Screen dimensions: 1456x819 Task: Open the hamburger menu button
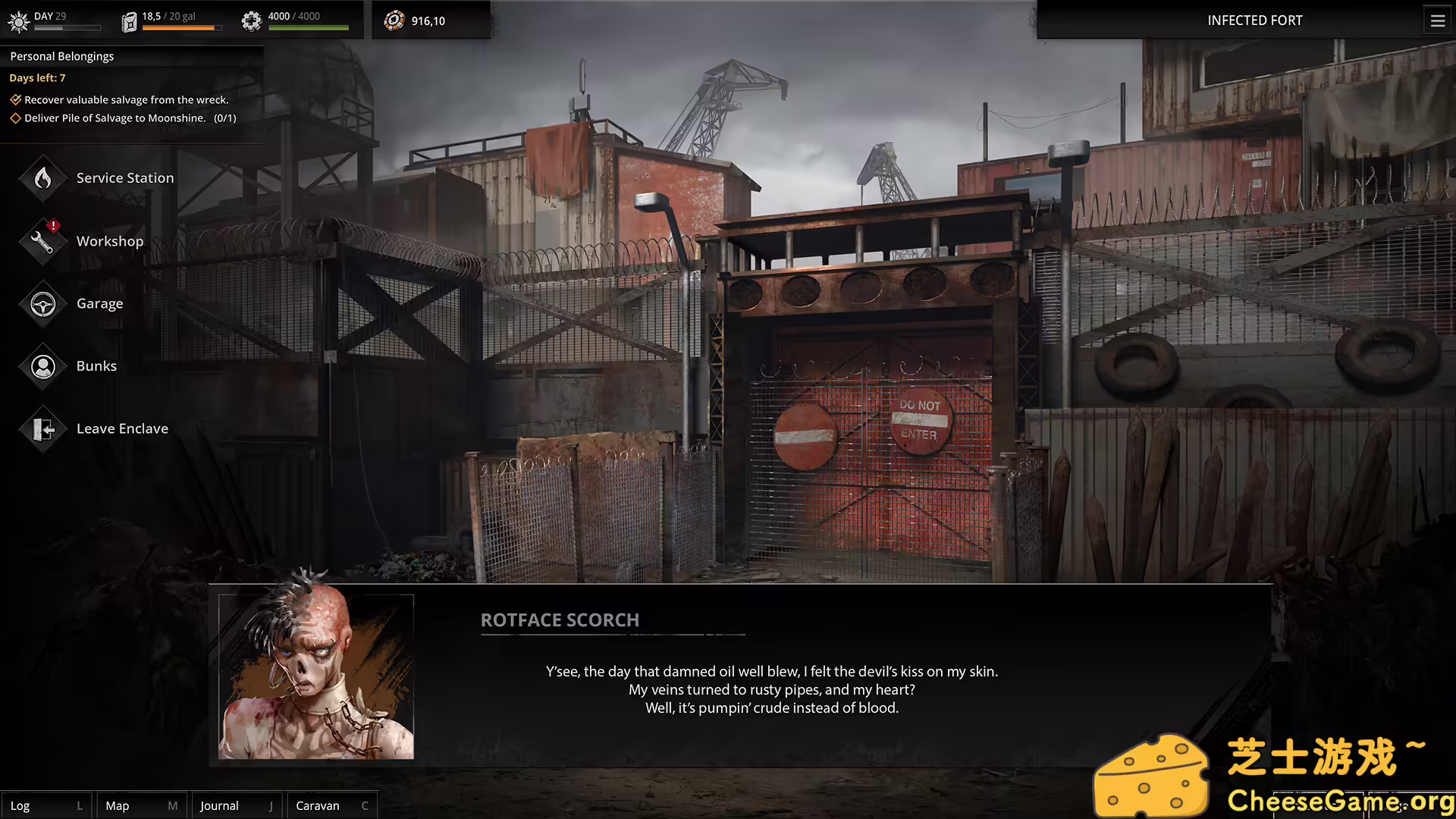[x=1438, y=21]
